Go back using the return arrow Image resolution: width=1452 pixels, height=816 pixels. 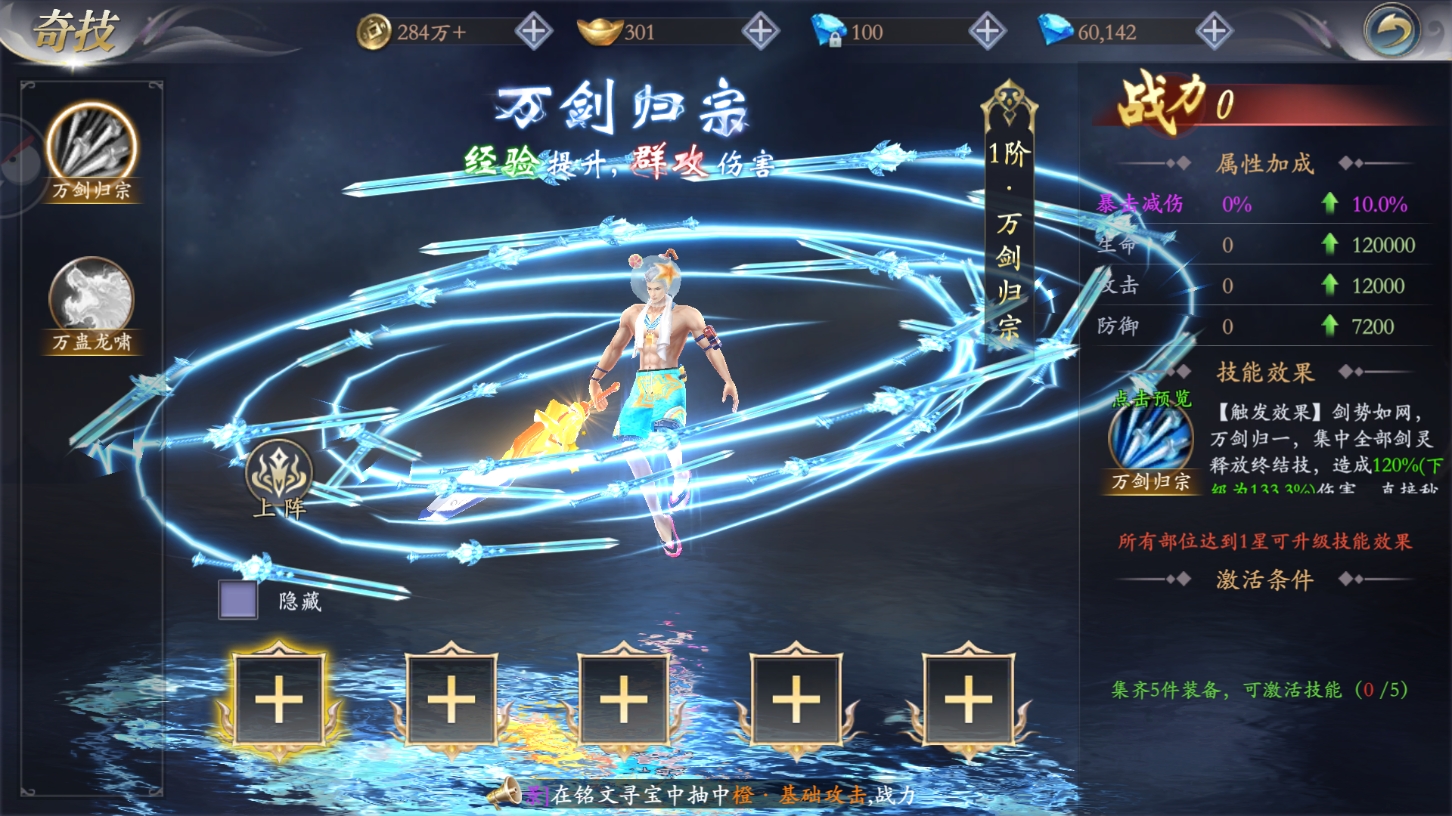1392,31
